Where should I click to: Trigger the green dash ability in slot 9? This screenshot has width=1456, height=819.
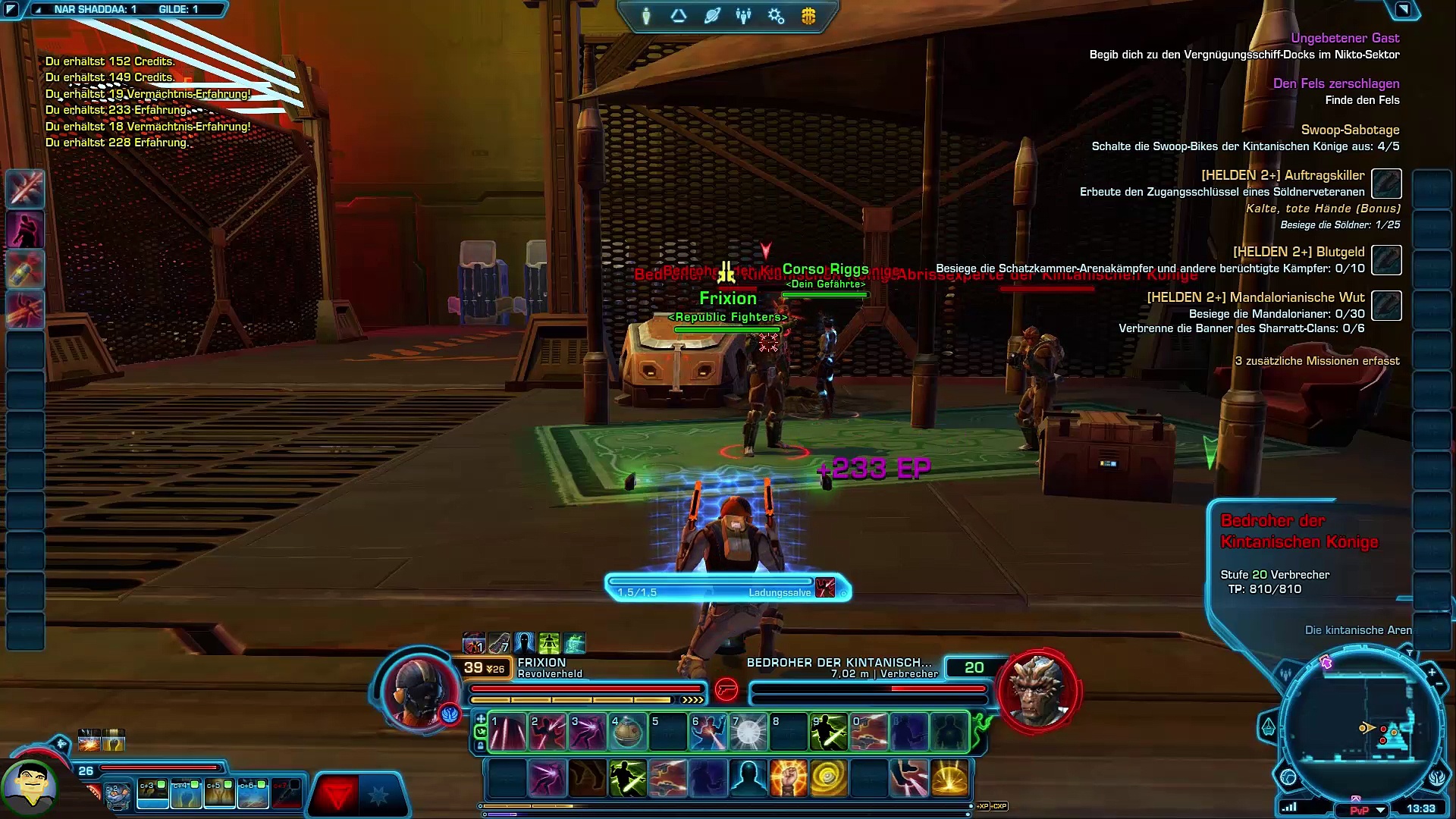point(829,732)
